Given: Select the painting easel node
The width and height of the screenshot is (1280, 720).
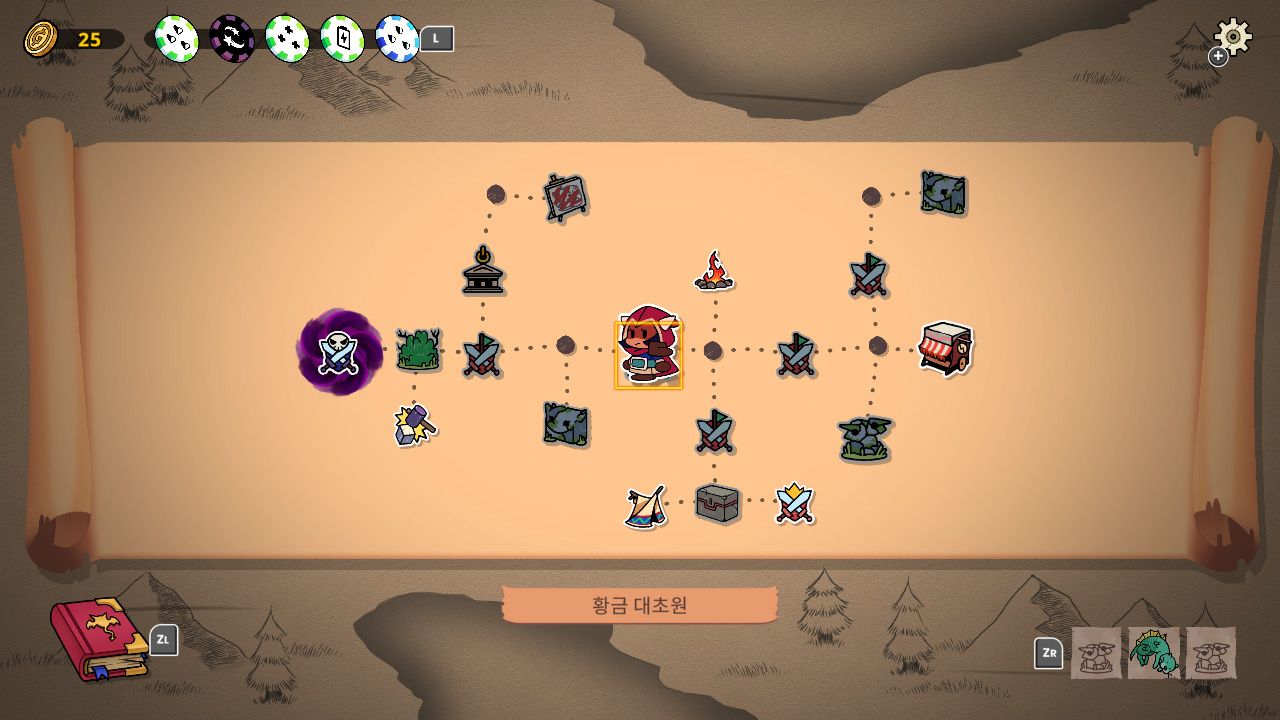Looking at the screenshot, I should tap(565, 197).
